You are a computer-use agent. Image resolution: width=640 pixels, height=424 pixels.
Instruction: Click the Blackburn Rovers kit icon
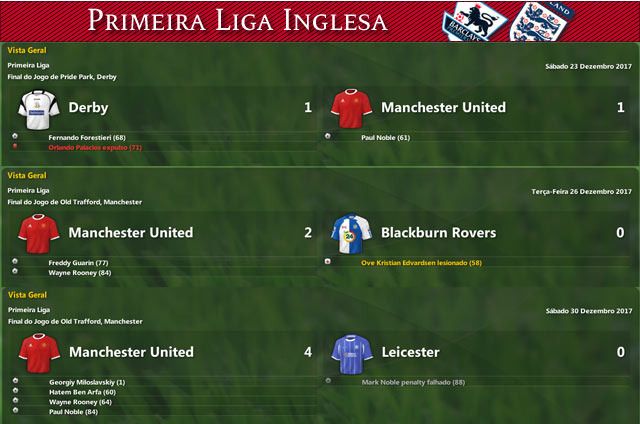(349, 233)
